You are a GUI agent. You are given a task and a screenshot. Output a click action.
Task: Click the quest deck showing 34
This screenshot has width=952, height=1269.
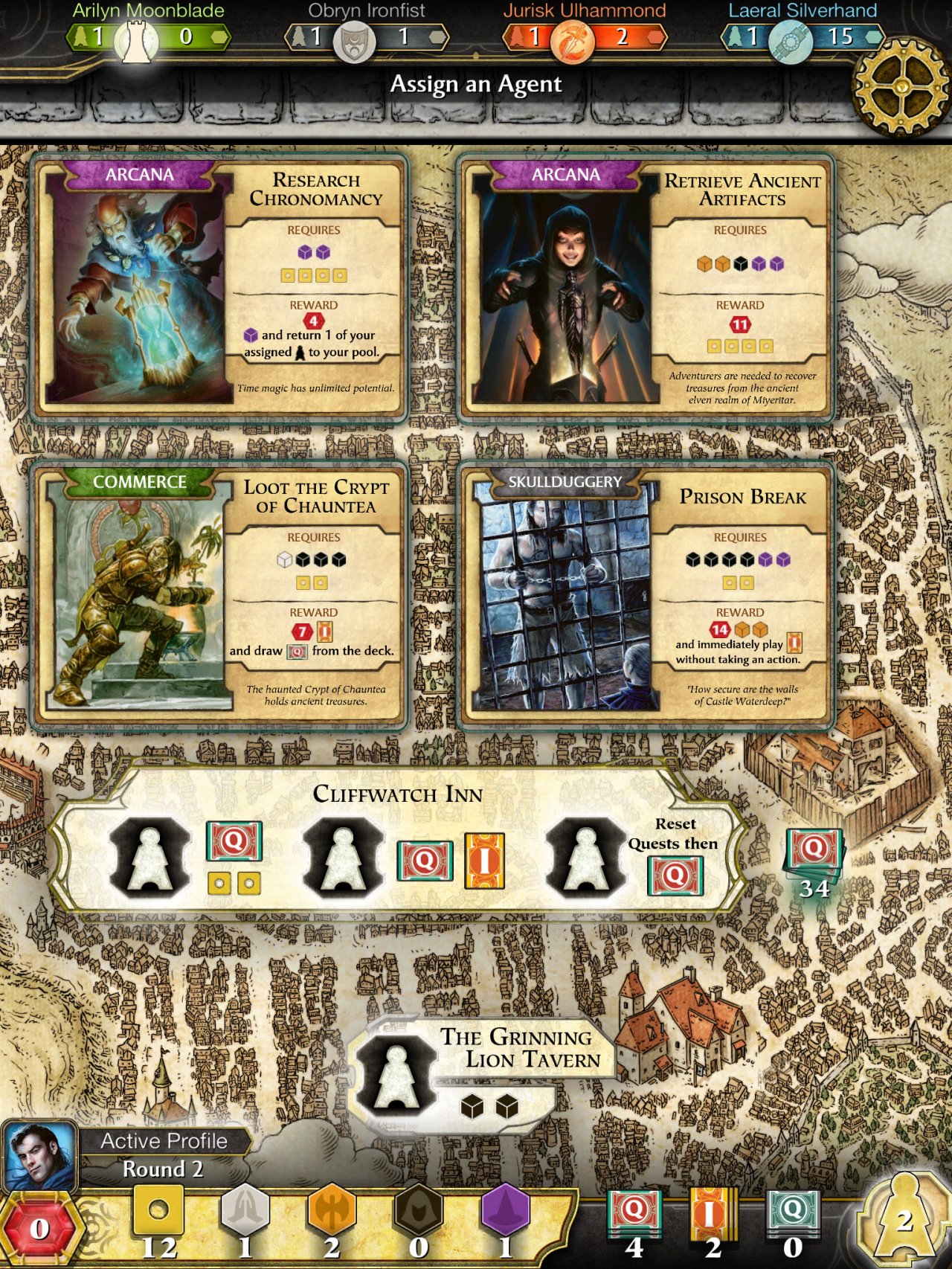point(813,852)
